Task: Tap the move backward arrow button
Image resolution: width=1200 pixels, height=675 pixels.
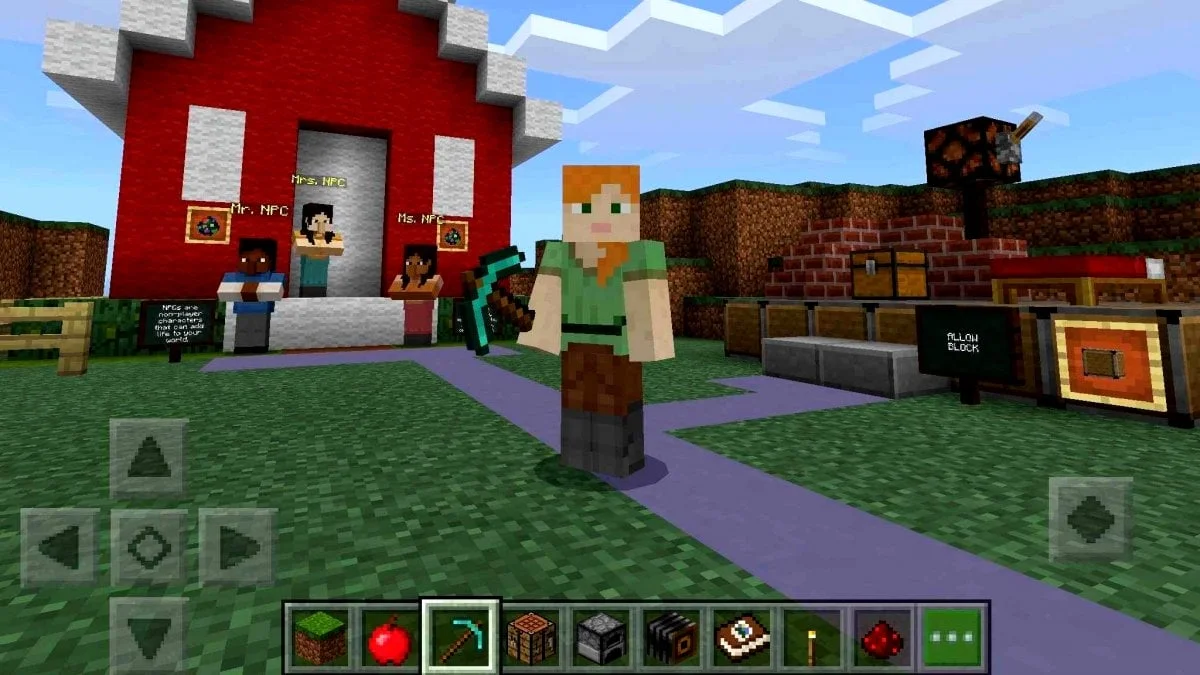Action: pyautogui.click(x=148, y=634)
